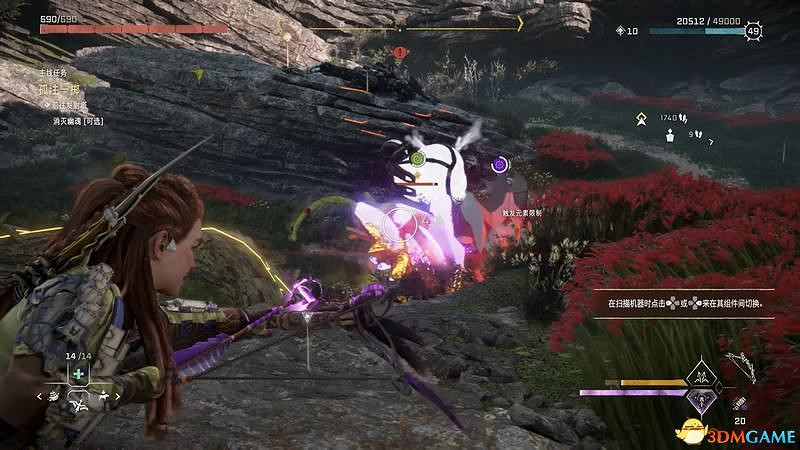
Task: Select the purple arrow ammo icon
Action: click(x=740, y=402)
